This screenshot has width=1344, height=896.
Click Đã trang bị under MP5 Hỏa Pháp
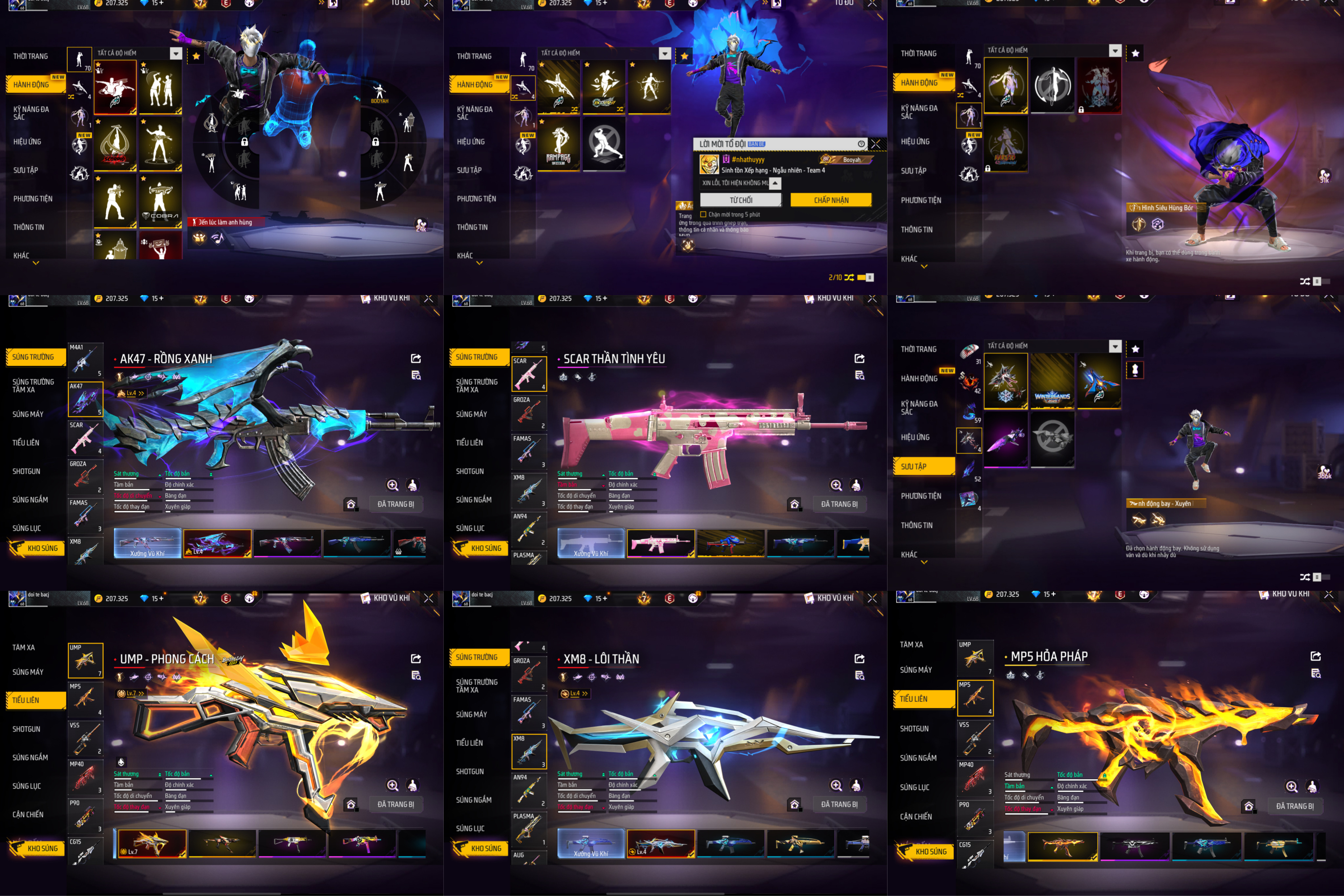1294,806
